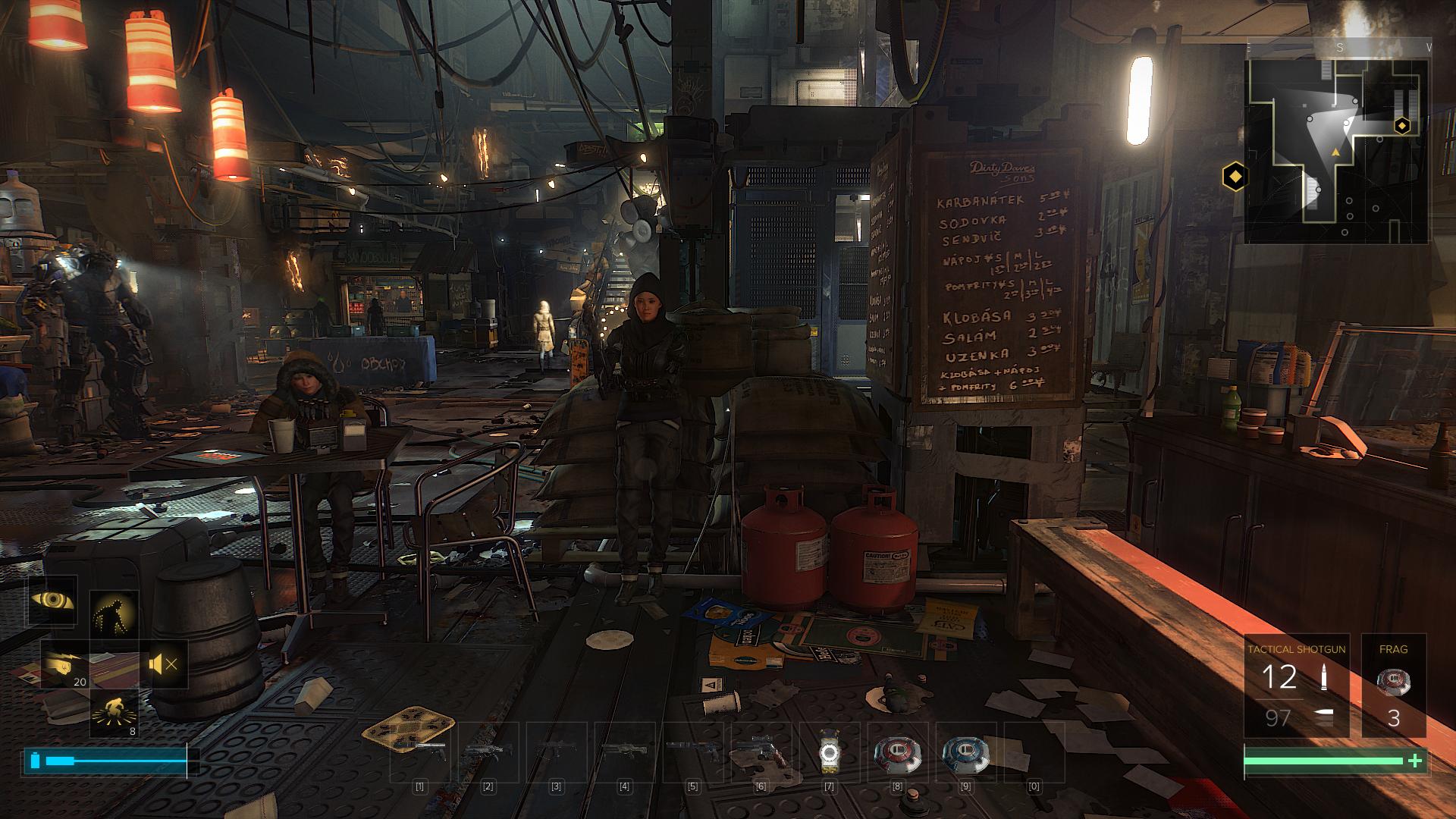This screenshot has height=819, width=1456.
Task: Select the long-barrel gun in slot 5
Action: tap(692, 751)
